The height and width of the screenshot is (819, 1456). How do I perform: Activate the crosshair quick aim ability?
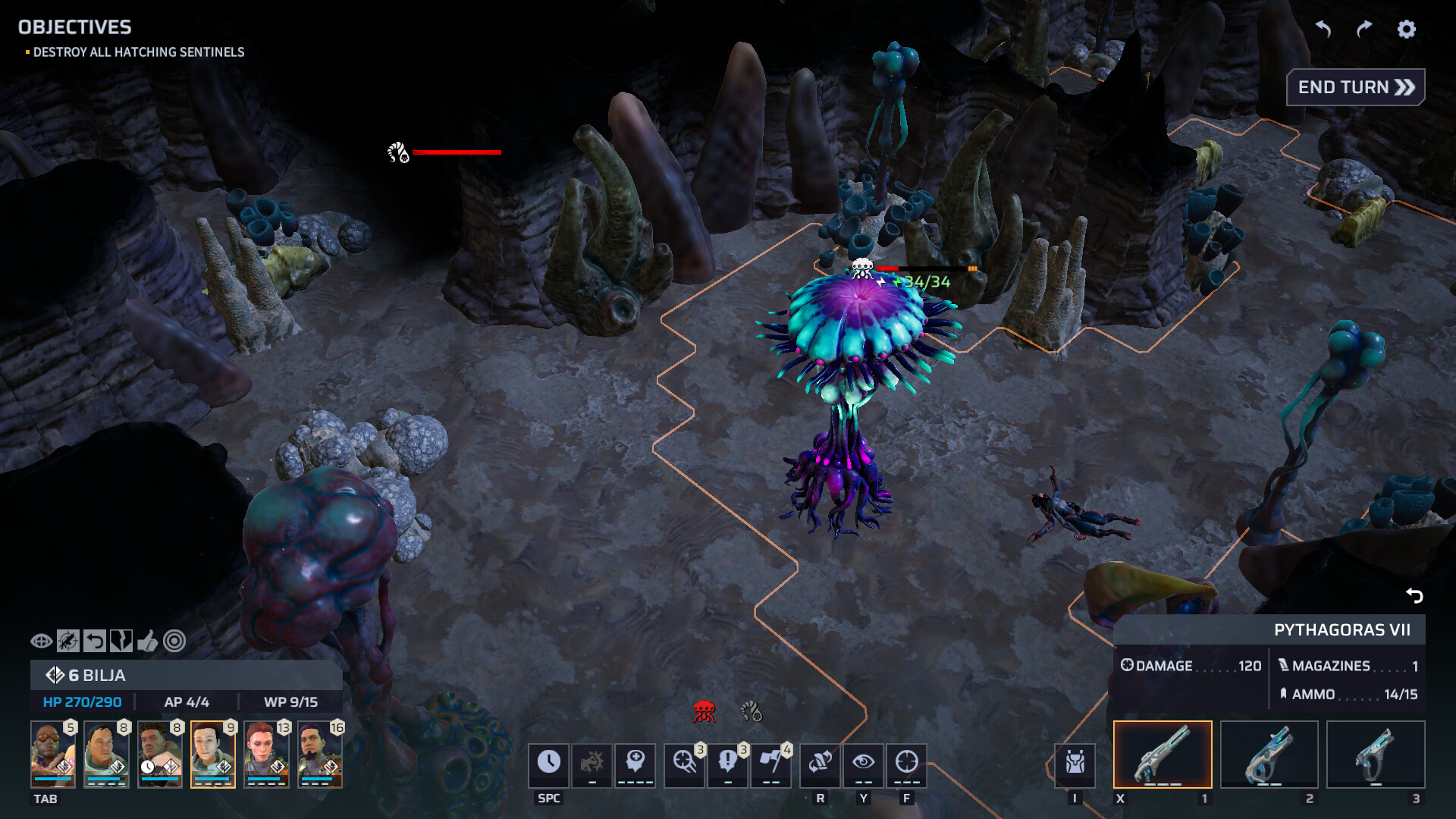[685, 762]
